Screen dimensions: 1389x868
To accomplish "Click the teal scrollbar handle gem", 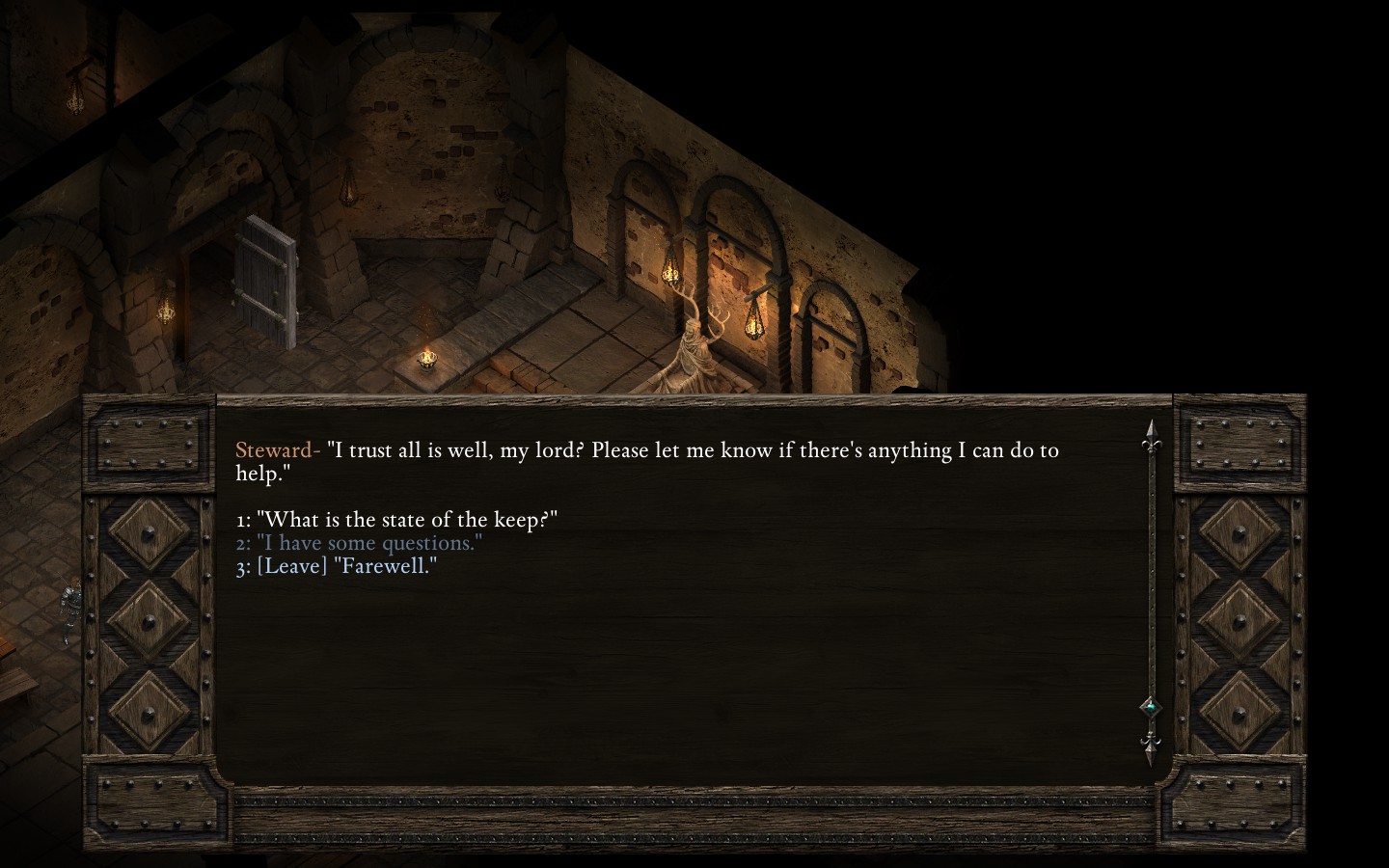I will point(1150,707).
